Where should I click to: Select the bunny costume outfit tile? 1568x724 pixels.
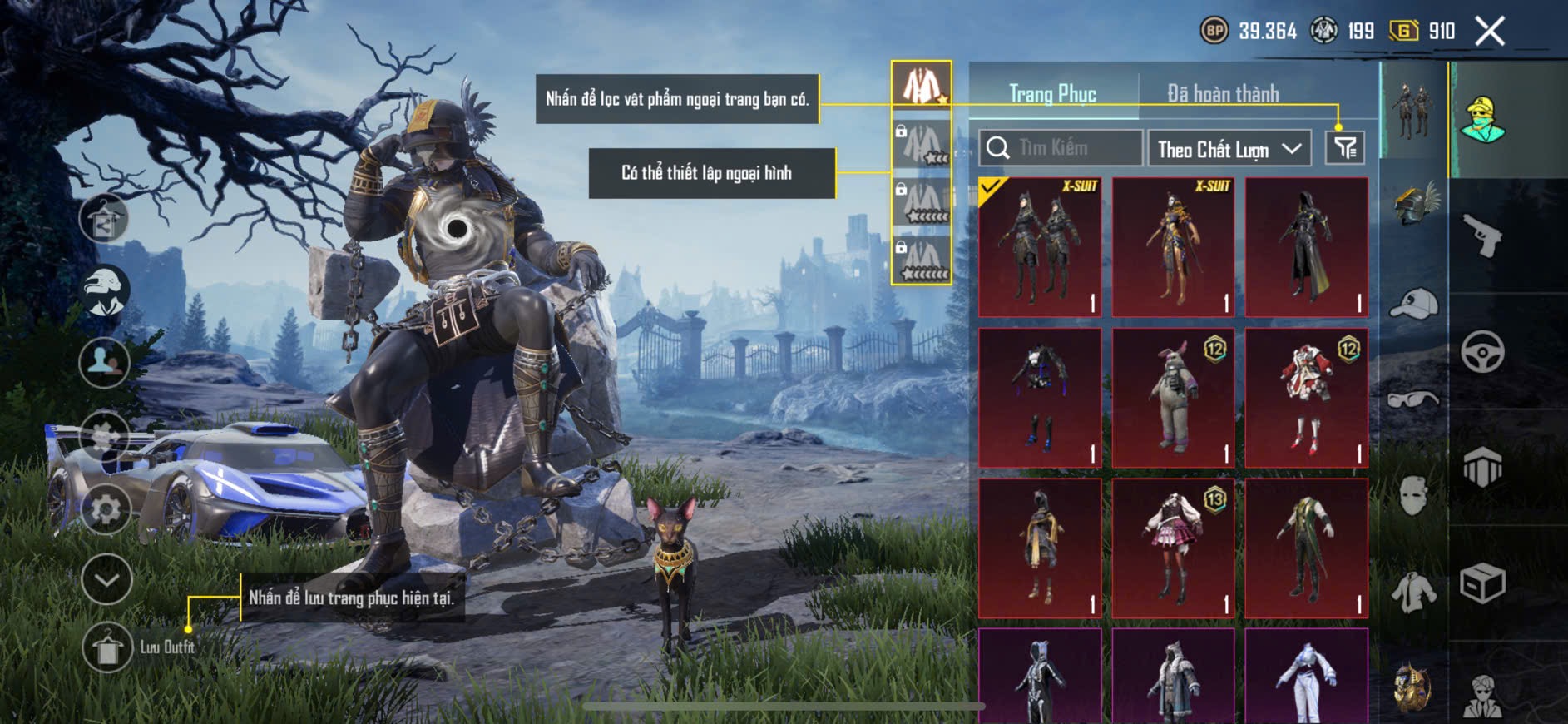[x=1173, y=398]
